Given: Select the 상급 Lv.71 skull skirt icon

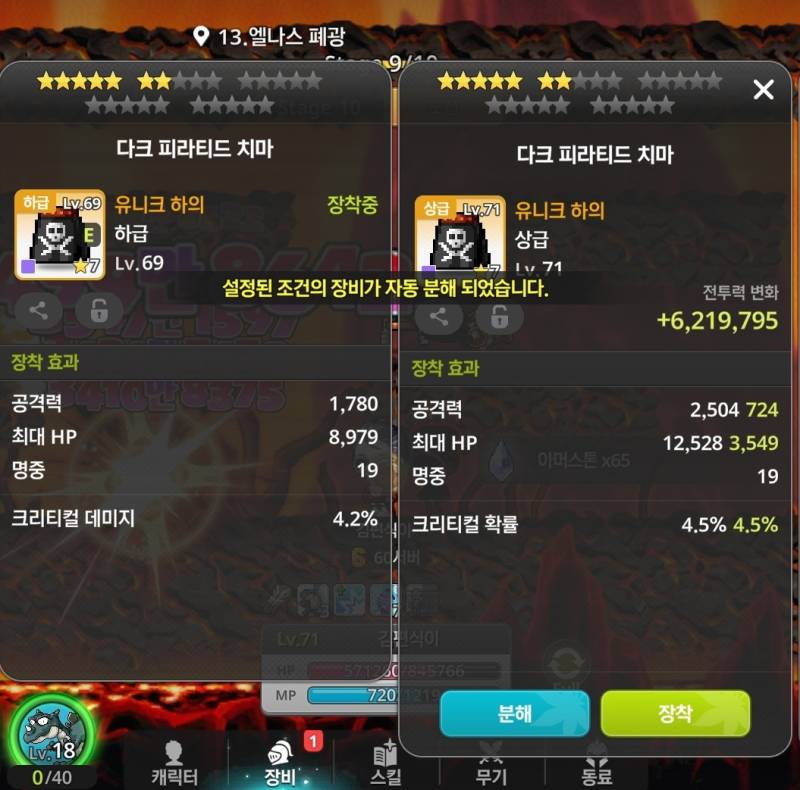Looking at the screenshot, I should coord(460,236).
